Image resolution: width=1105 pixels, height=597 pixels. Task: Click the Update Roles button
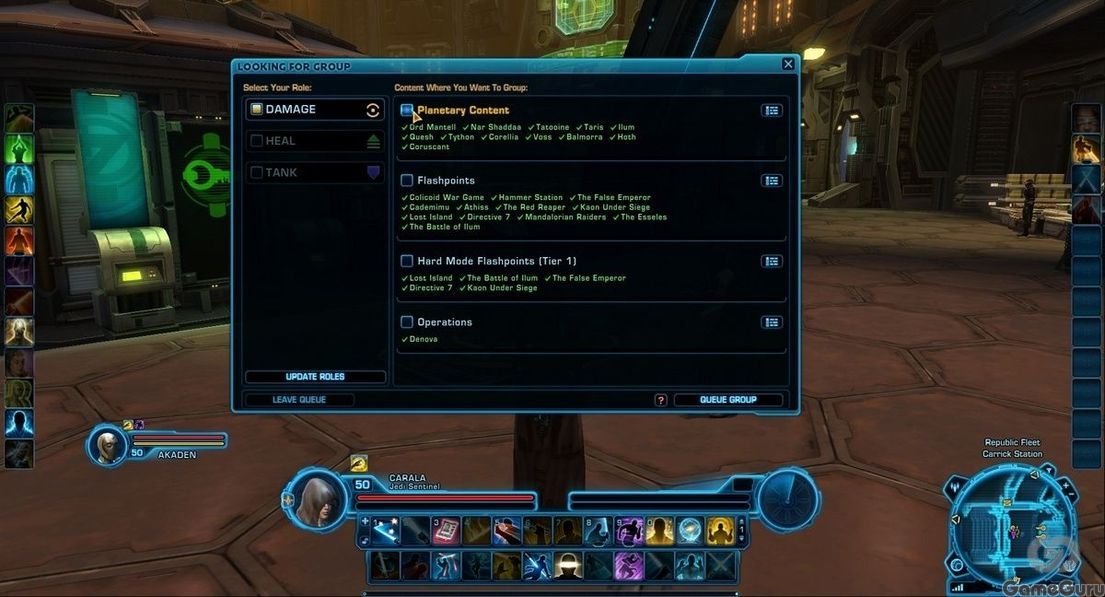(x=315, y=377)
